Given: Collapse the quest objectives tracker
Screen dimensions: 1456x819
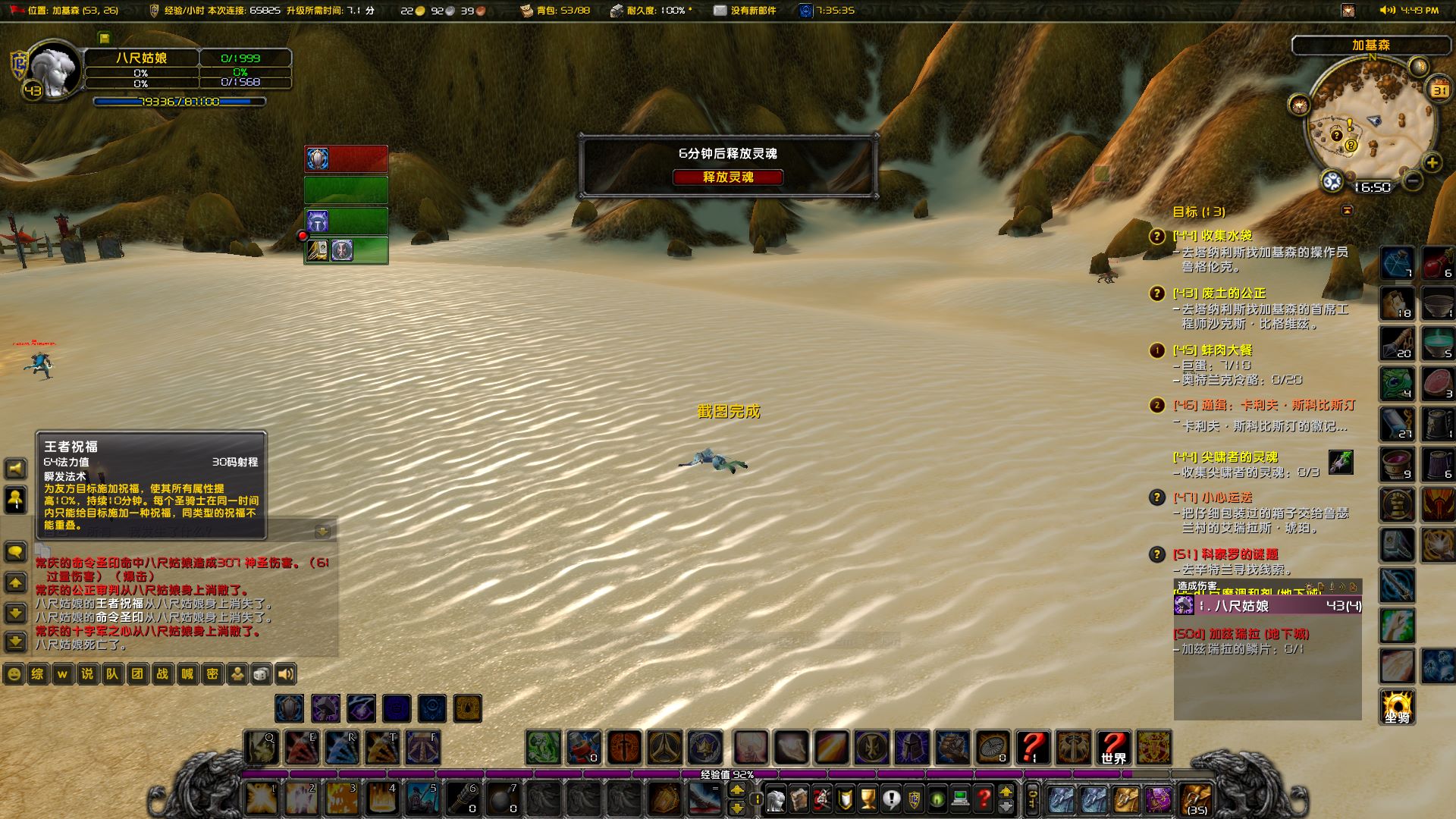Looking at the screenshot, I should 1347,210.
